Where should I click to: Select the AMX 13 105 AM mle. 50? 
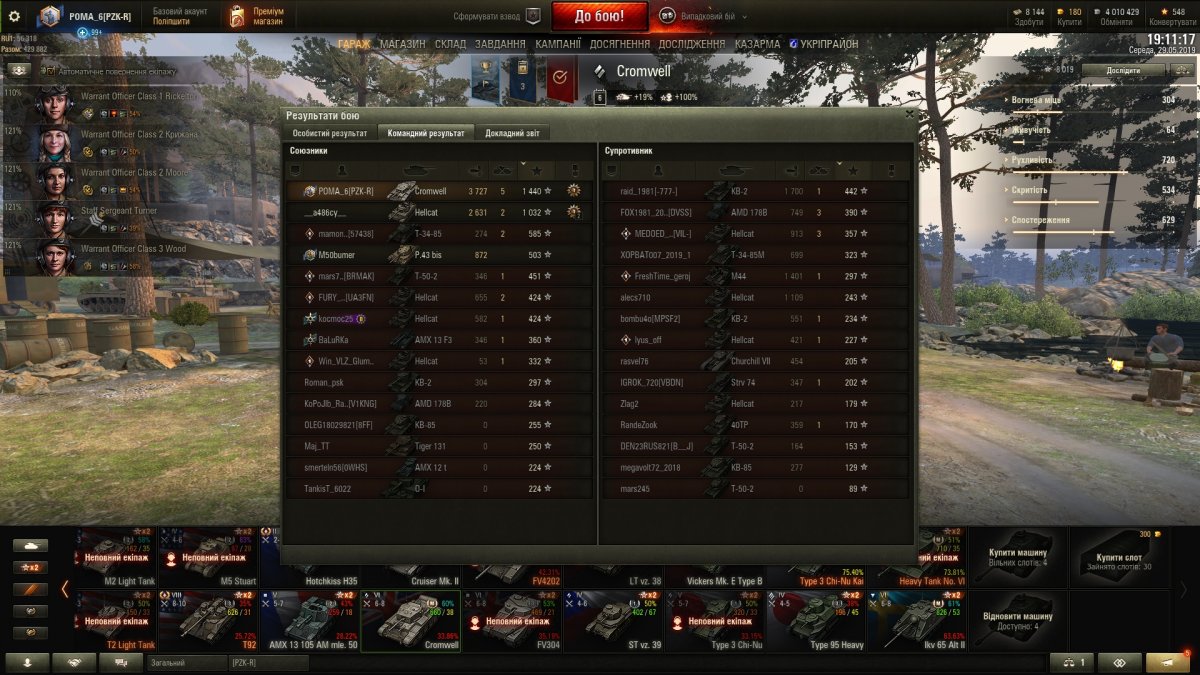pos(308,622)
